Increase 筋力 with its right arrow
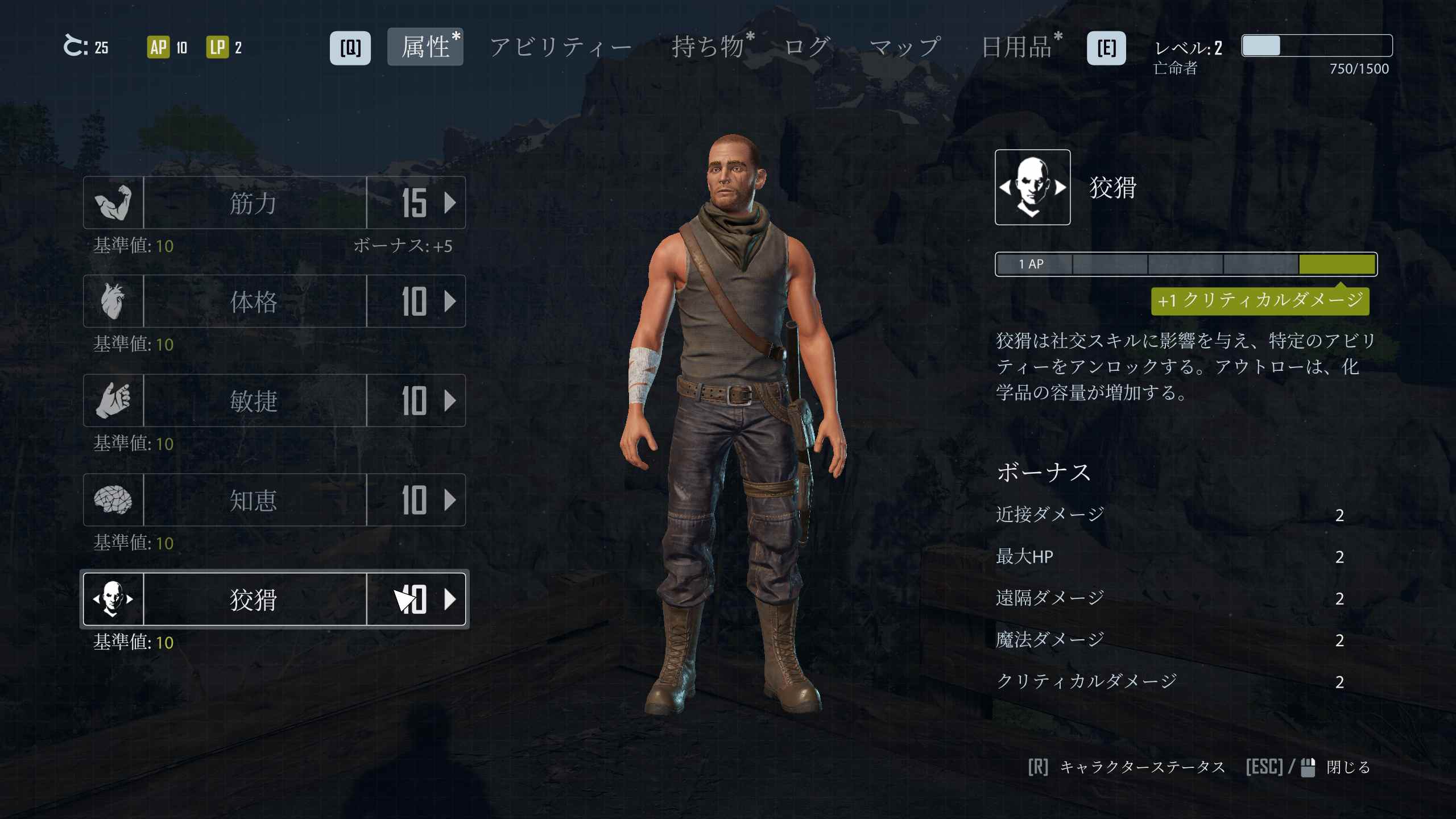Image resolution: width=1456 pixels, height=819 pixels. point(449,203)
